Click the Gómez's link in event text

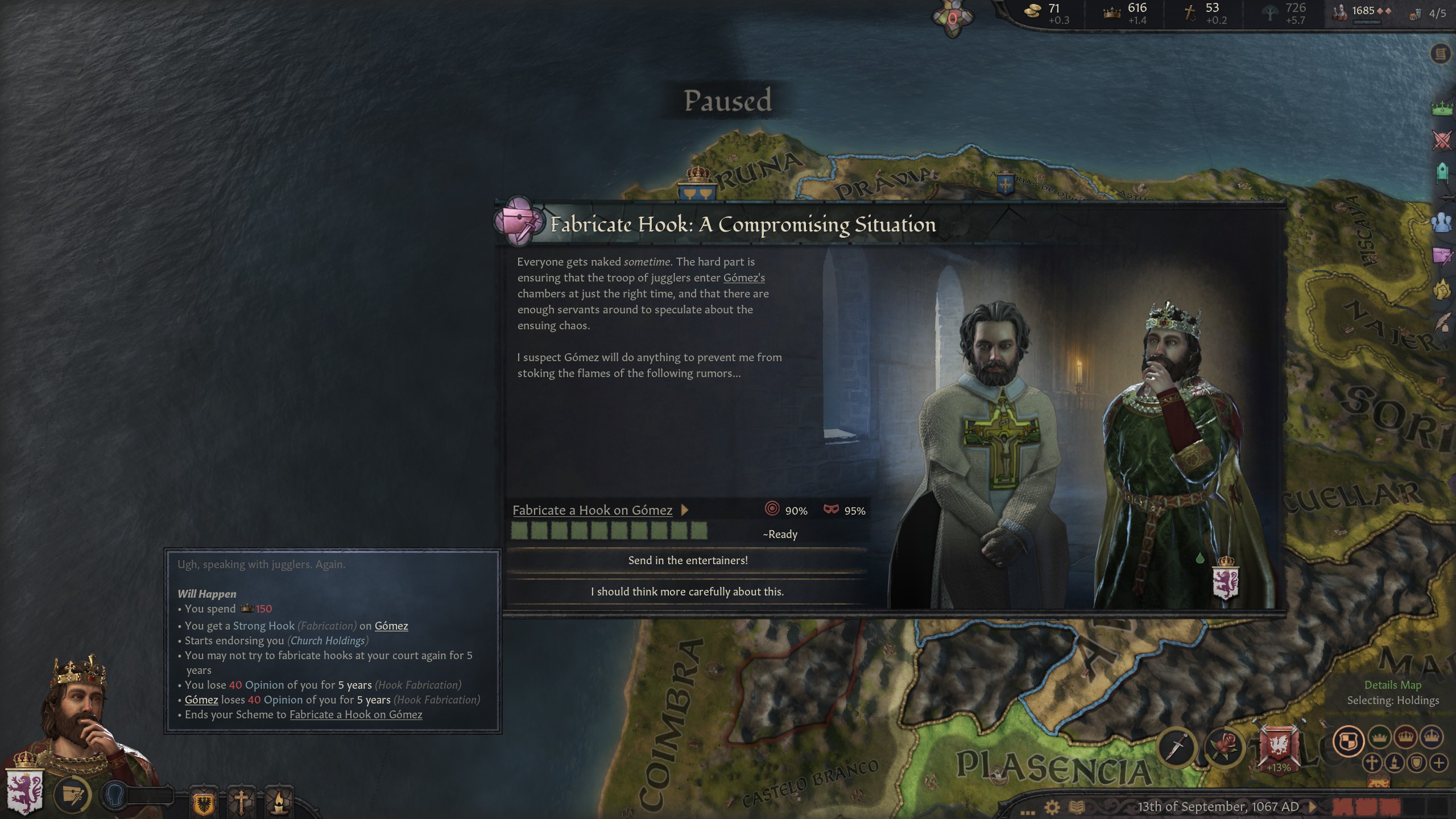point(743,278)
